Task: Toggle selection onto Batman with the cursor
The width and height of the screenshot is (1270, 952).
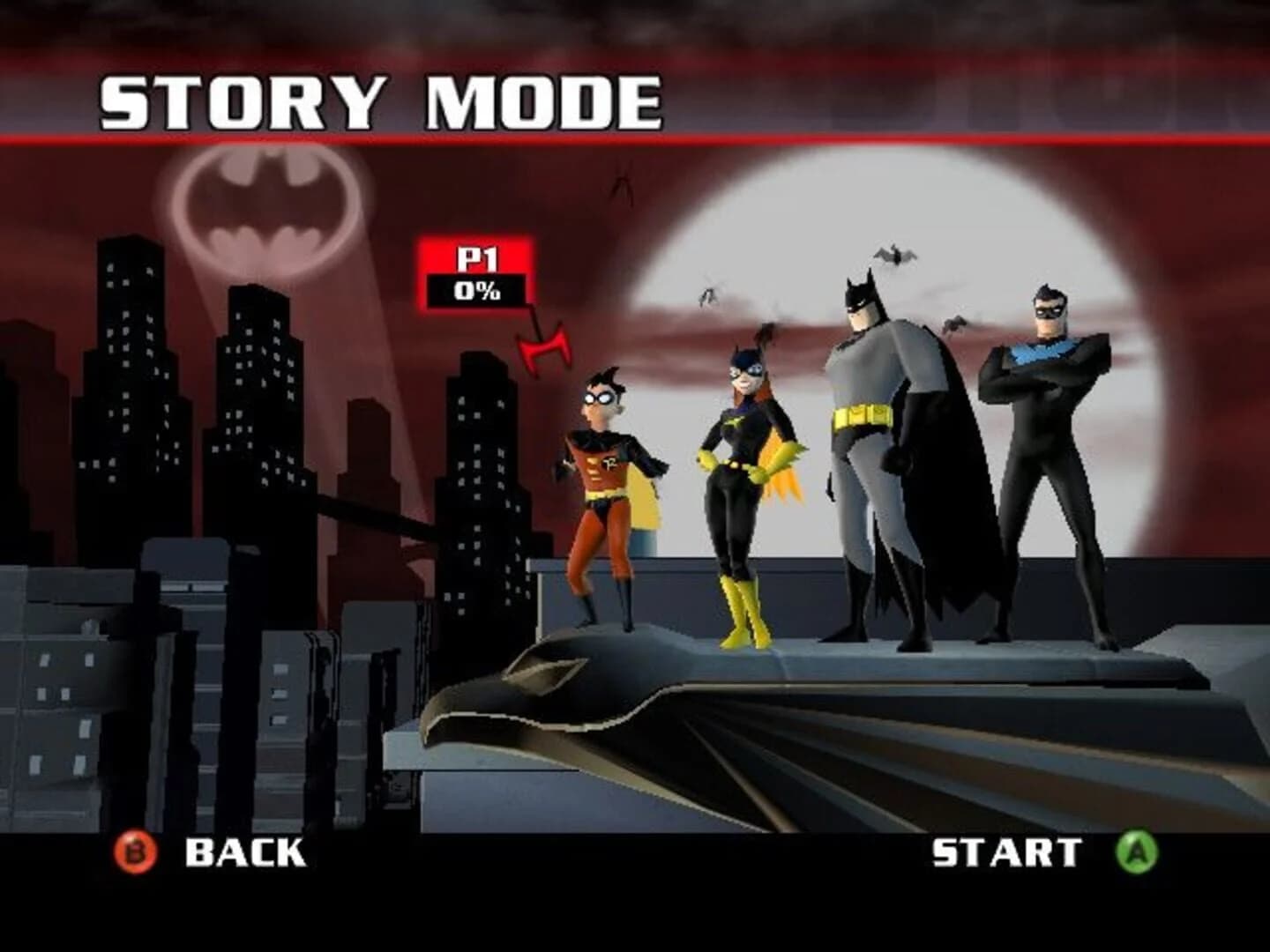Action: pos(873,441)
